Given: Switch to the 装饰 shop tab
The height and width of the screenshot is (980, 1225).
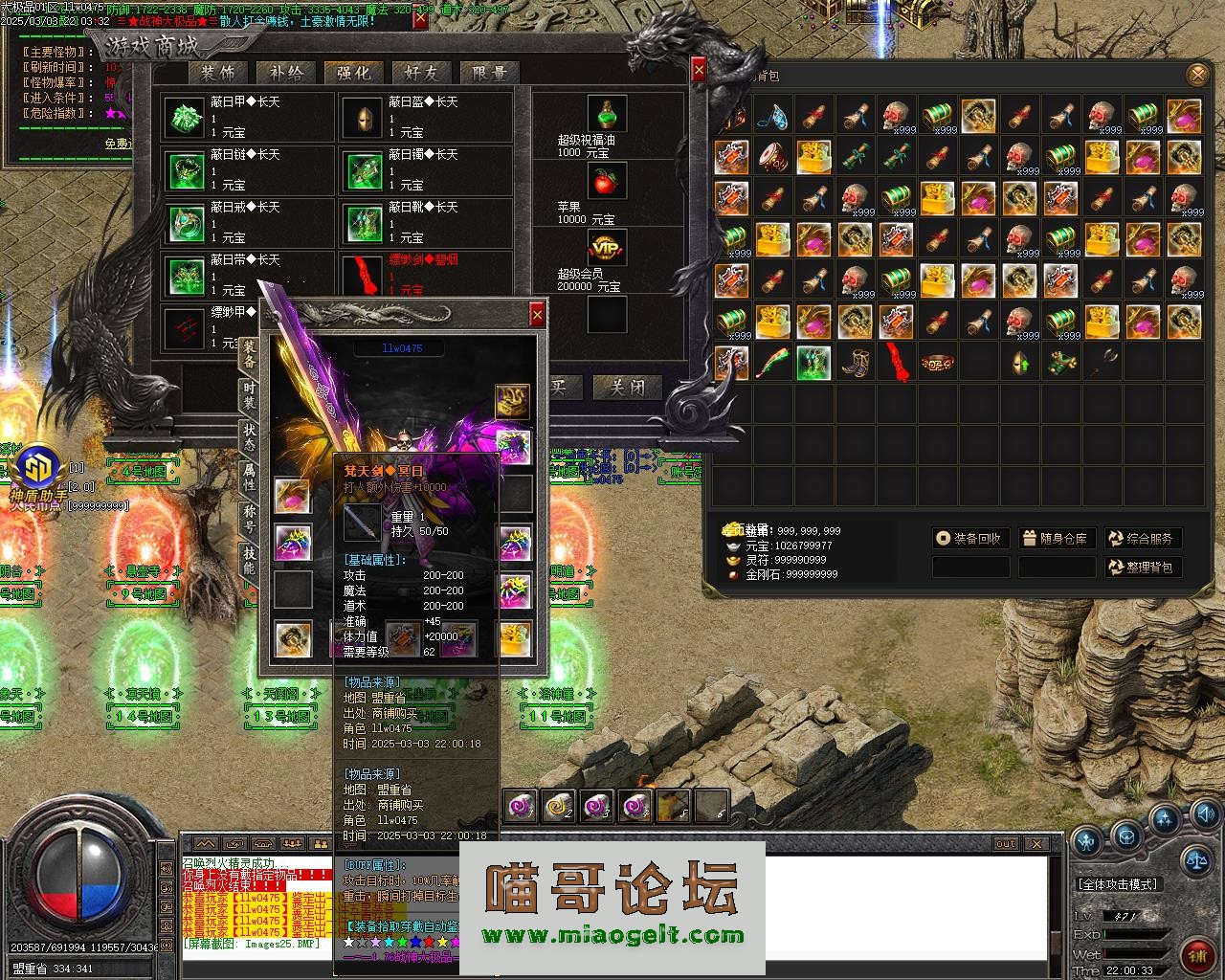Looking at the screenshot, I should click(x=217, y=73).
